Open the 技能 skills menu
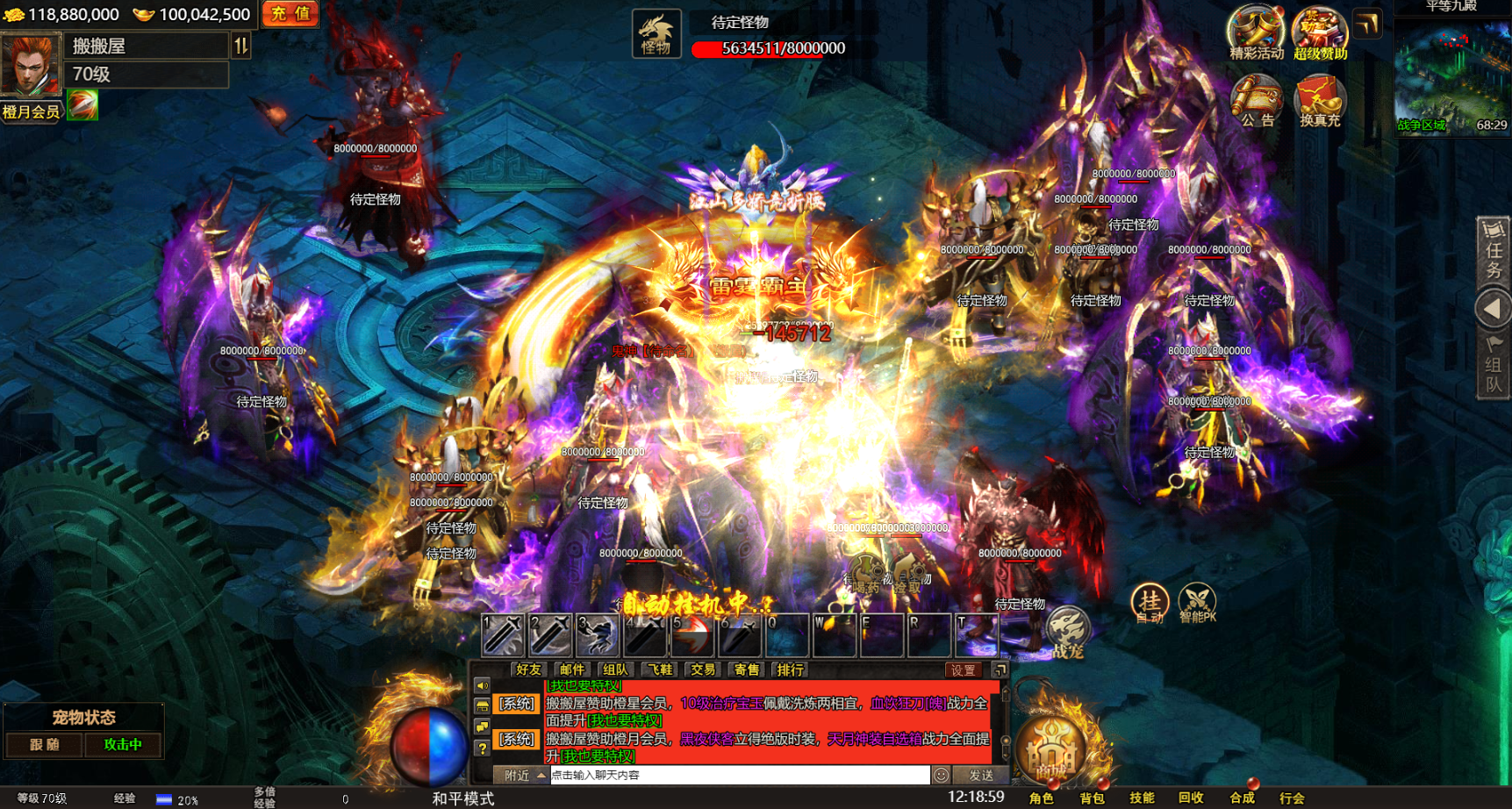1512x809 pixels. (1142, 798)
